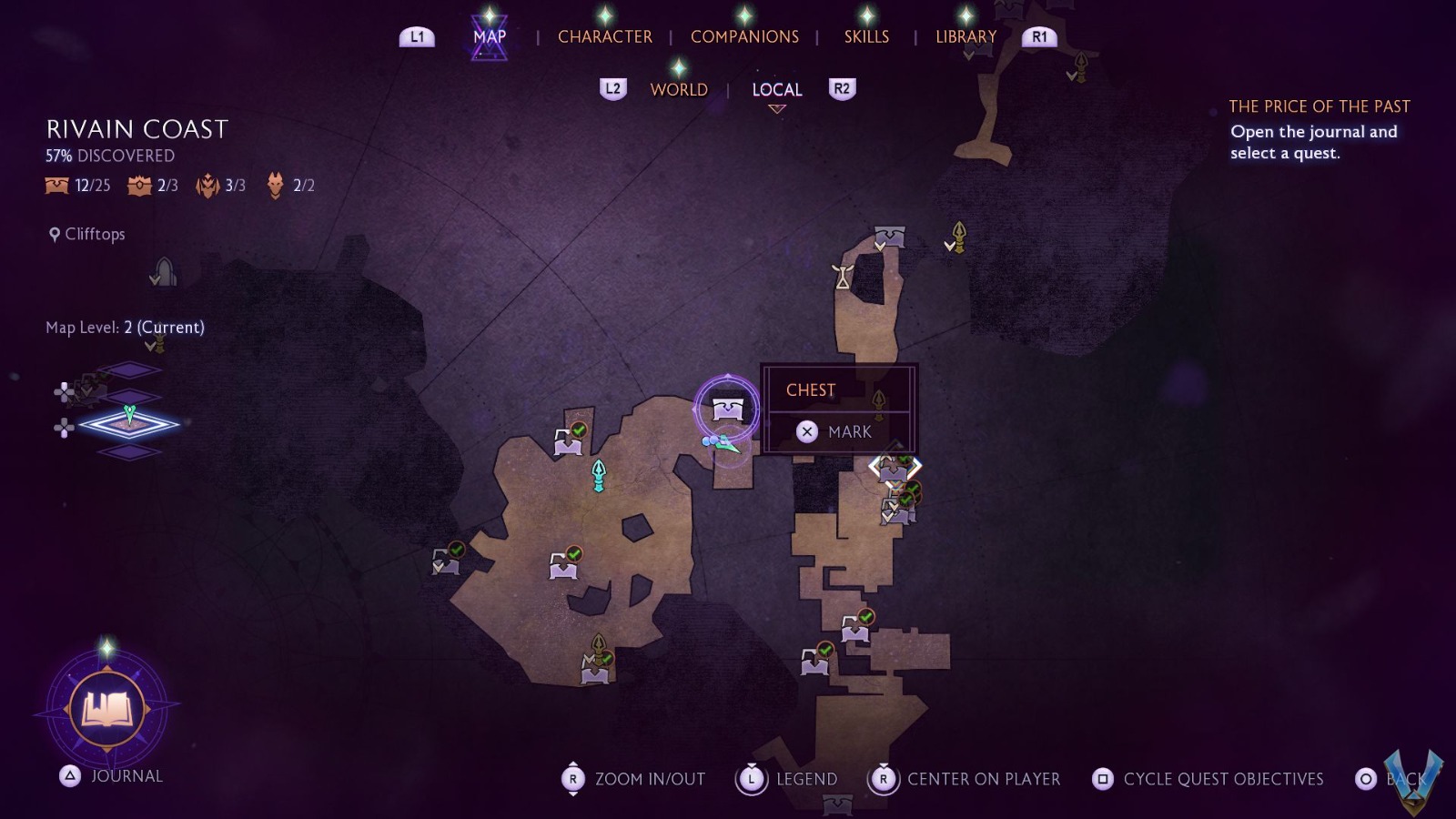Click the hourglass marker on the map
This screenshot has width=1456, height=819.
(843, 276)
